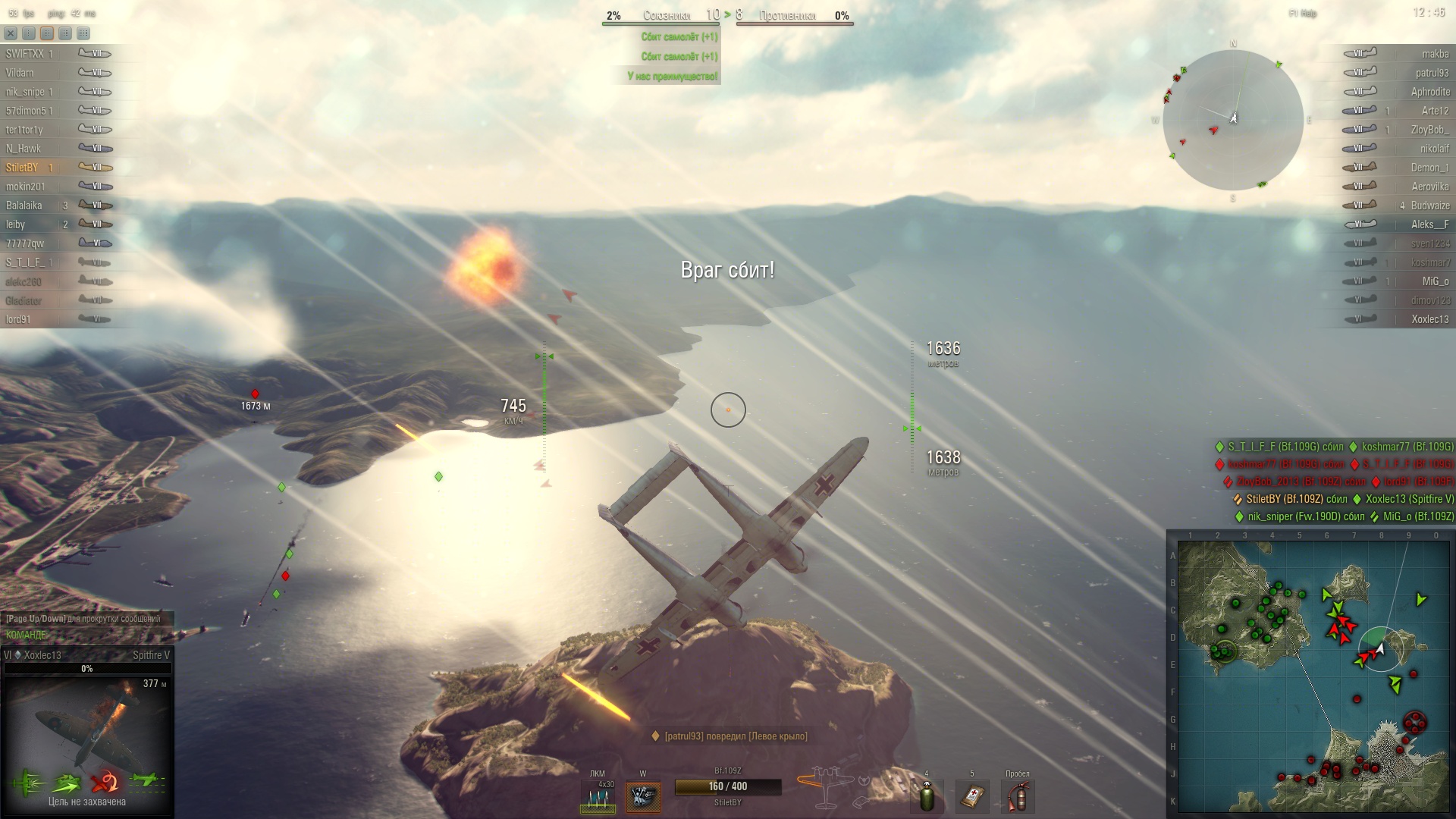Select the orange-highlighted player list layout button
Viewport: 1456px width, 819px height.
pos(47,33)
